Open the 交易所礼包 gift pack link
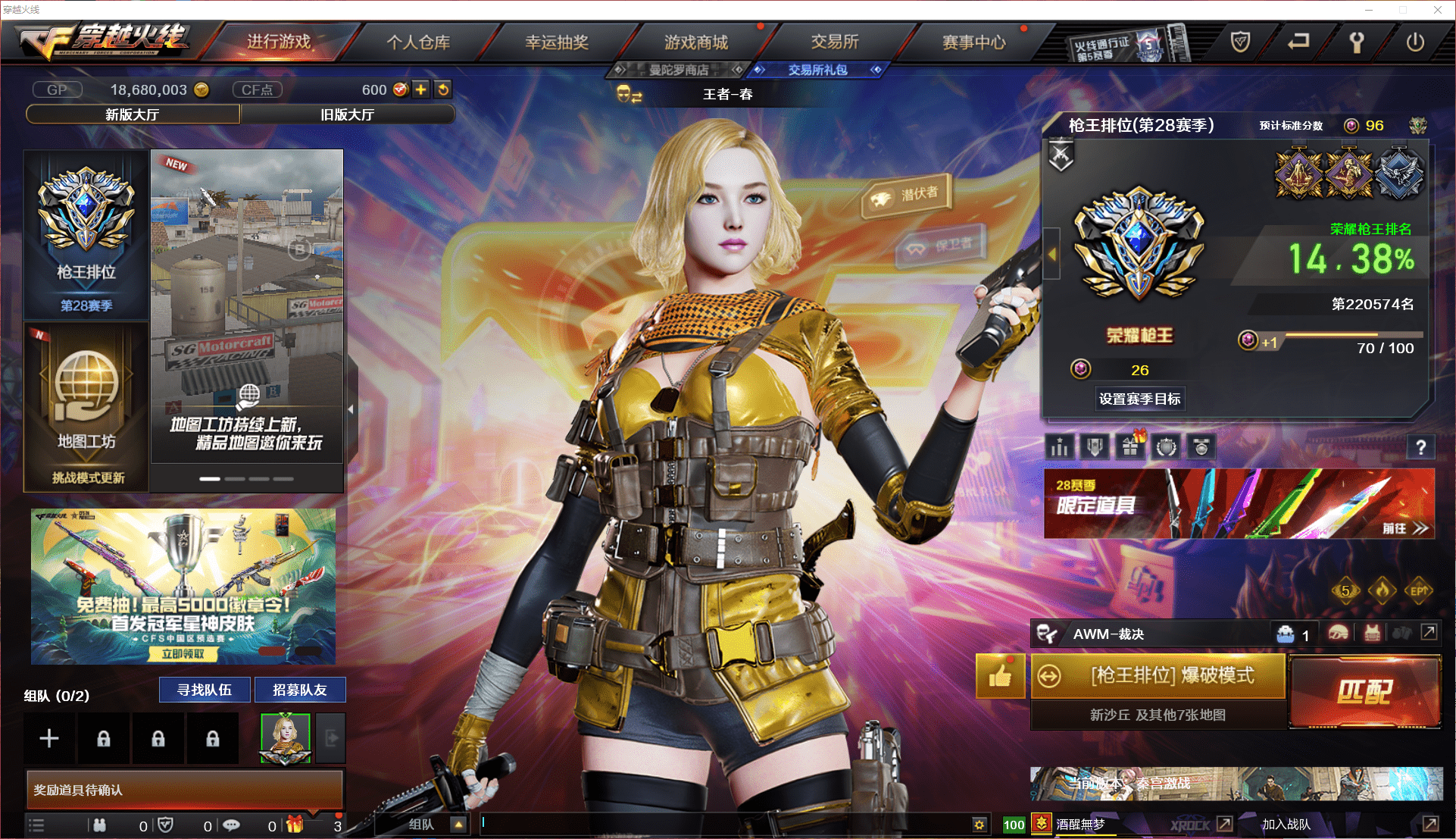Image resolution: width=1456 pixels, height=839 pixels. 817,70
